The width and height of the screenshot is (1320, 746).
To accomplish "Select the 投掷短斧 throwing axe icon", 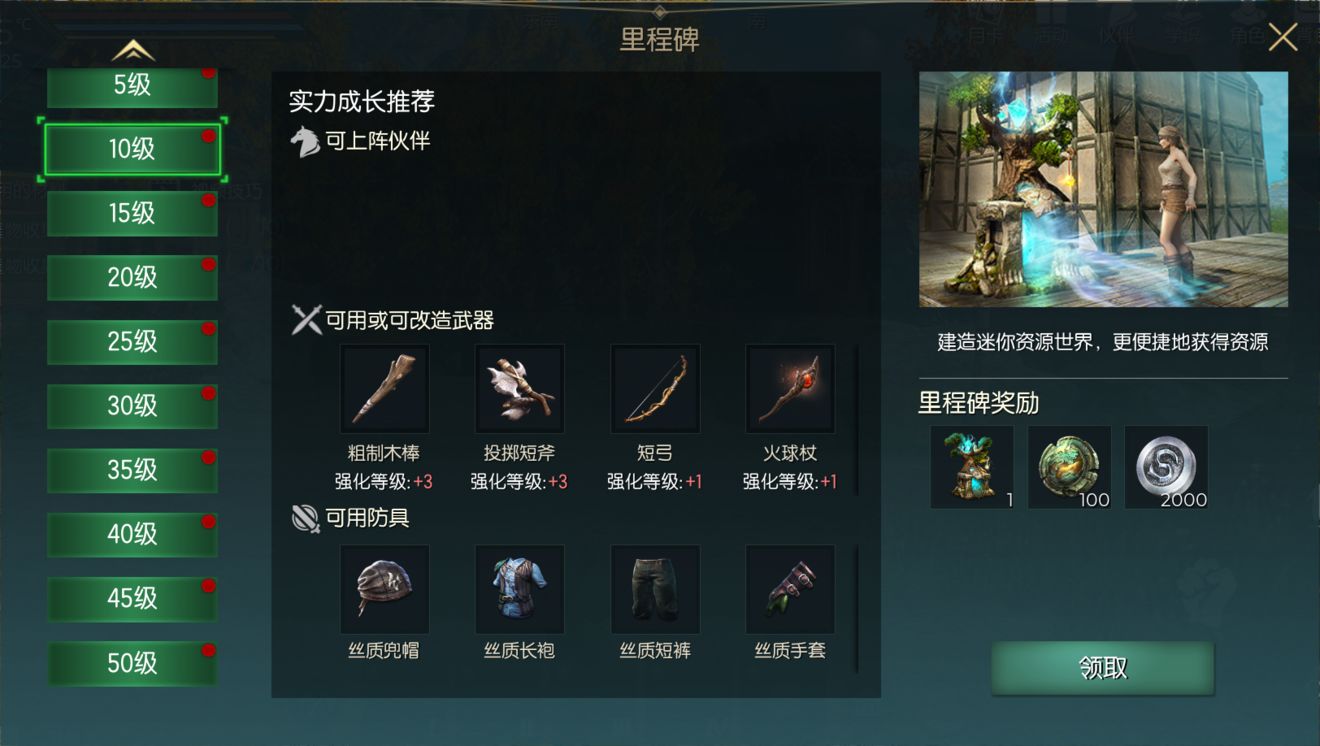I will click(x=520, y=388).
